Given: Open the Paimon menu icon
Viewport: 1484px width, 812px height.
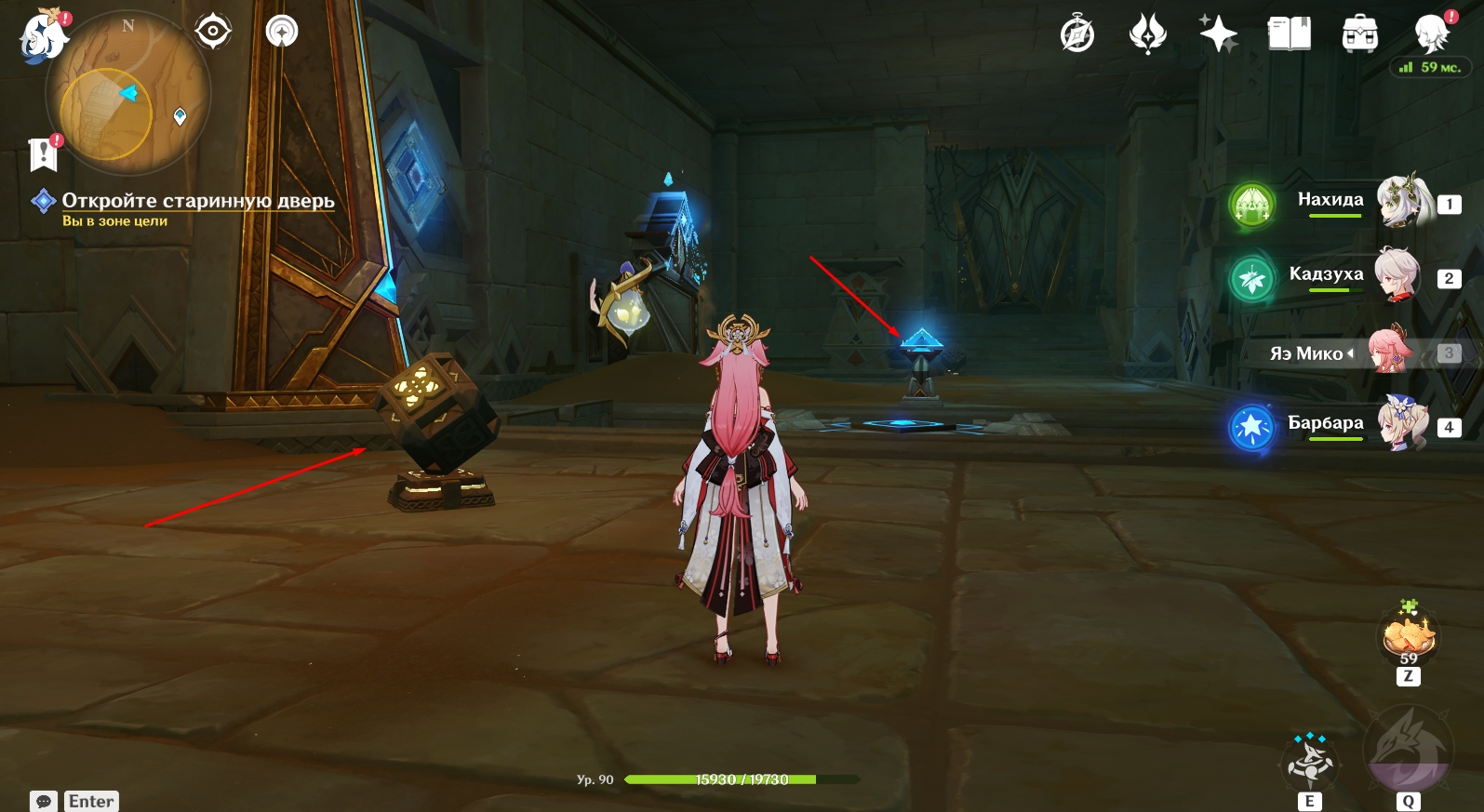Looking at the screenshot, I should (42, 35).
